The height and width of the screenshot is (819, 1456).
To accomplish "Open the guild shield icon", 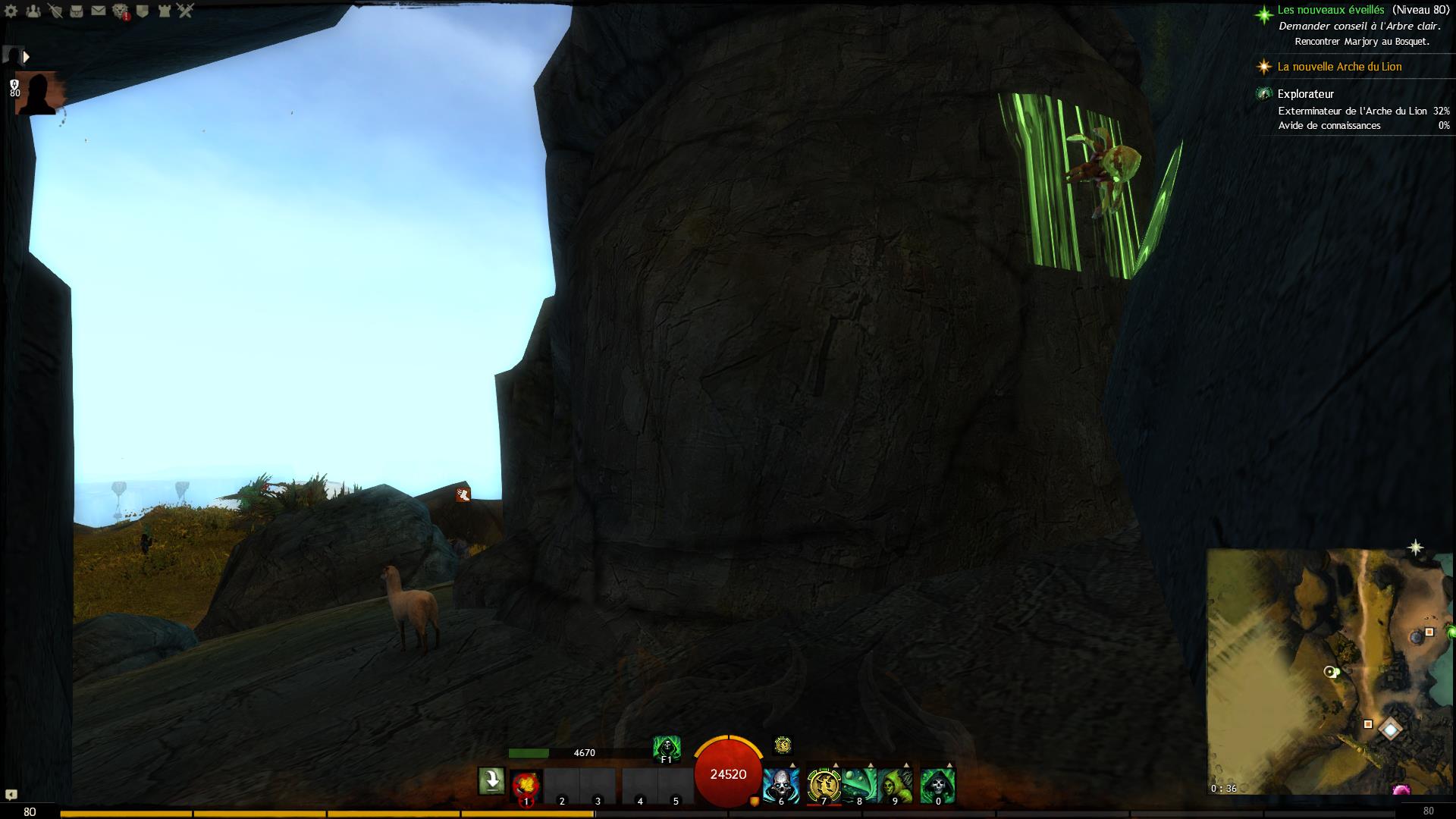I will (x=142, y=11).
